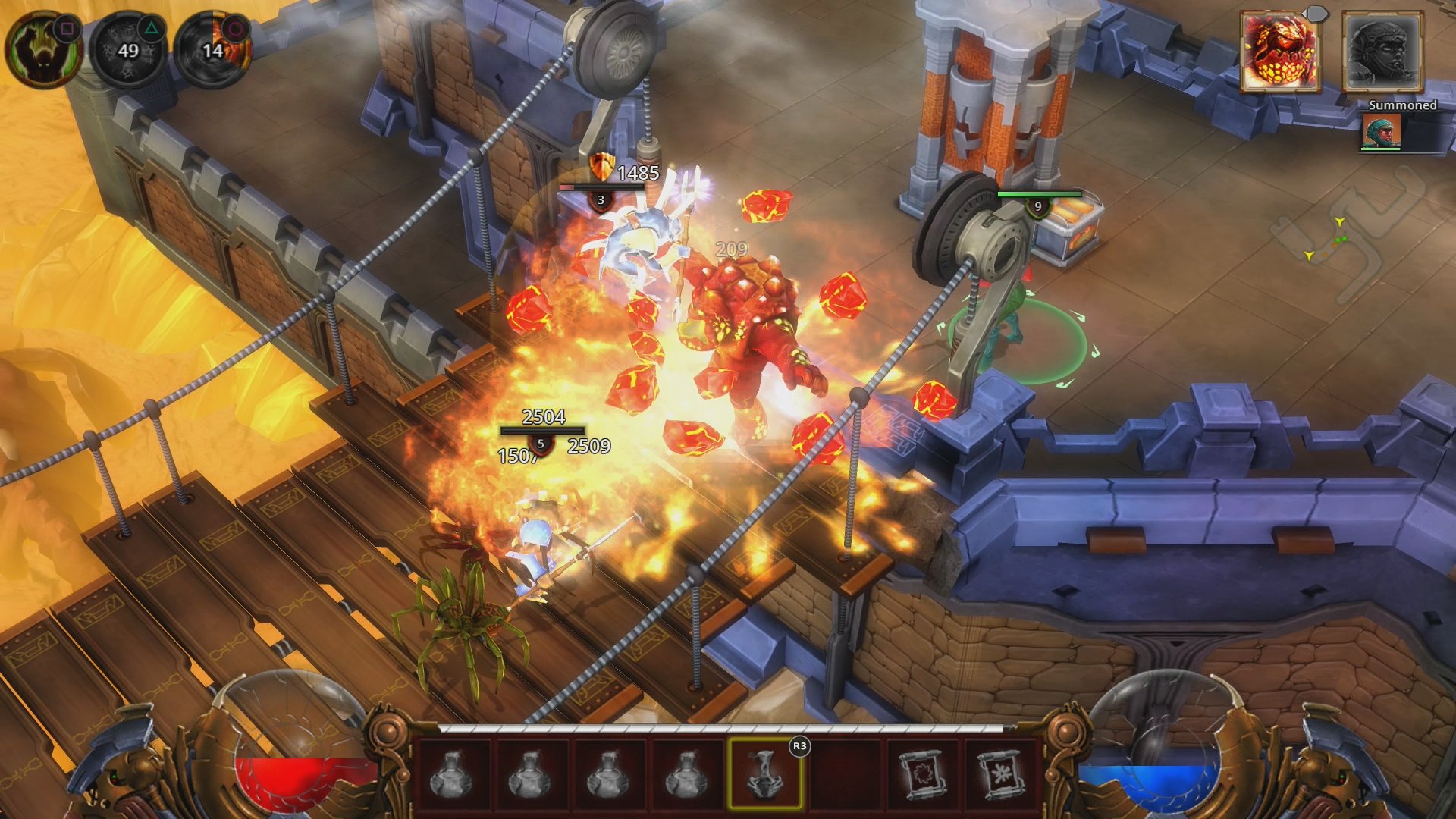This screenshot has width=1456, height=819.
Task: Use the highlighted urn item in hotbar
Action: pyautogui.click(x=764, y=774)
